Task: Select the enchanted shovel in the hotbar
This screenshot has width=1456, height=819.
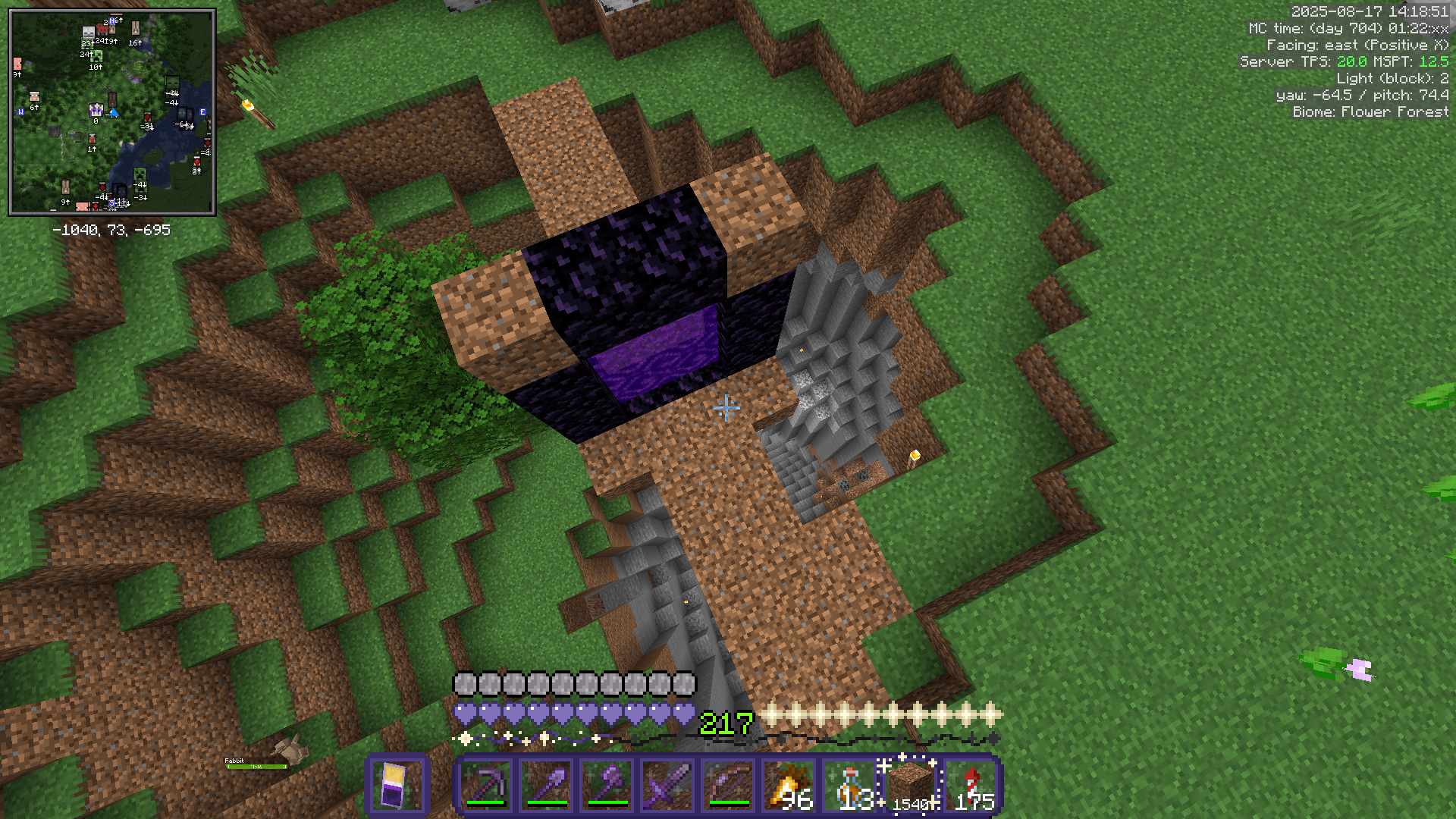Action: point(548,785)
